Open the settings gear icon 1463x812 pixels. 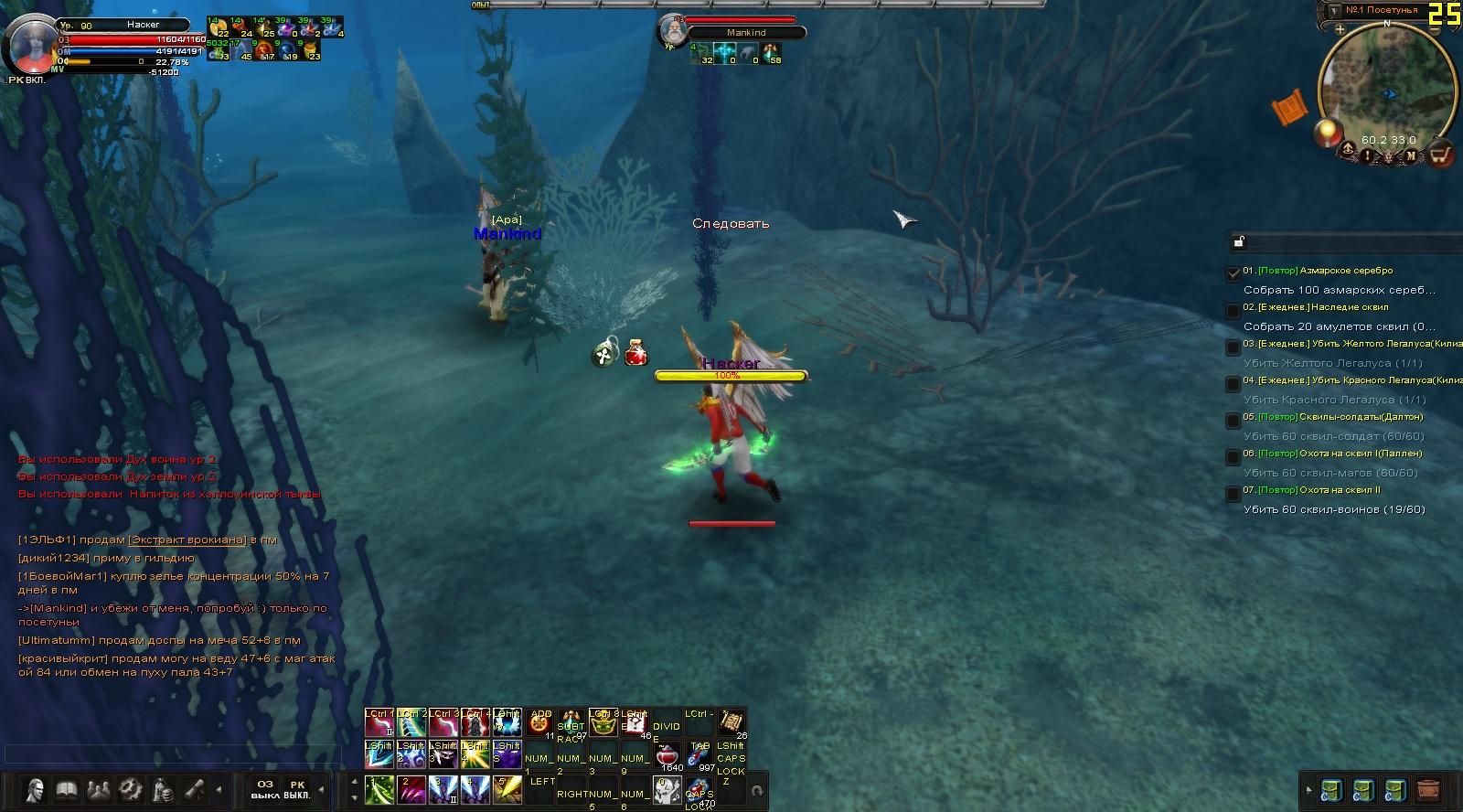click(131, 789)
